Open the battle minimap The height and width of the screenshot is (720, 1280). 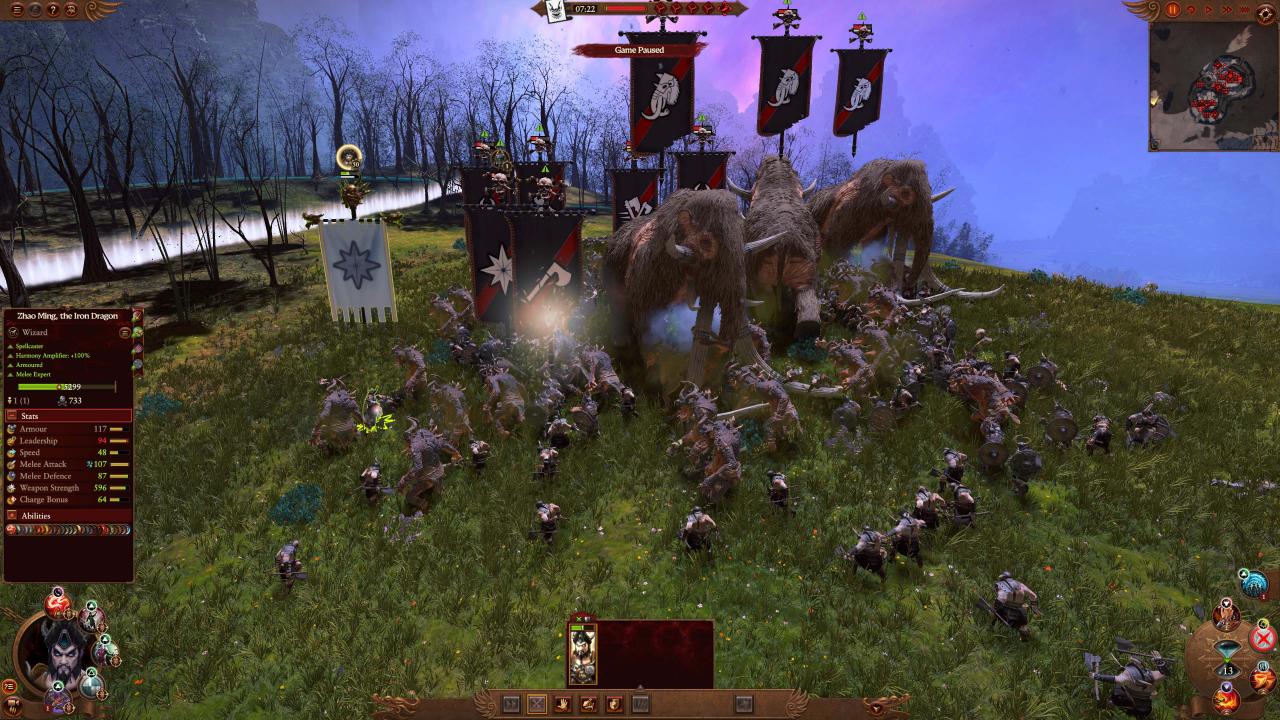click(1214, 86)
